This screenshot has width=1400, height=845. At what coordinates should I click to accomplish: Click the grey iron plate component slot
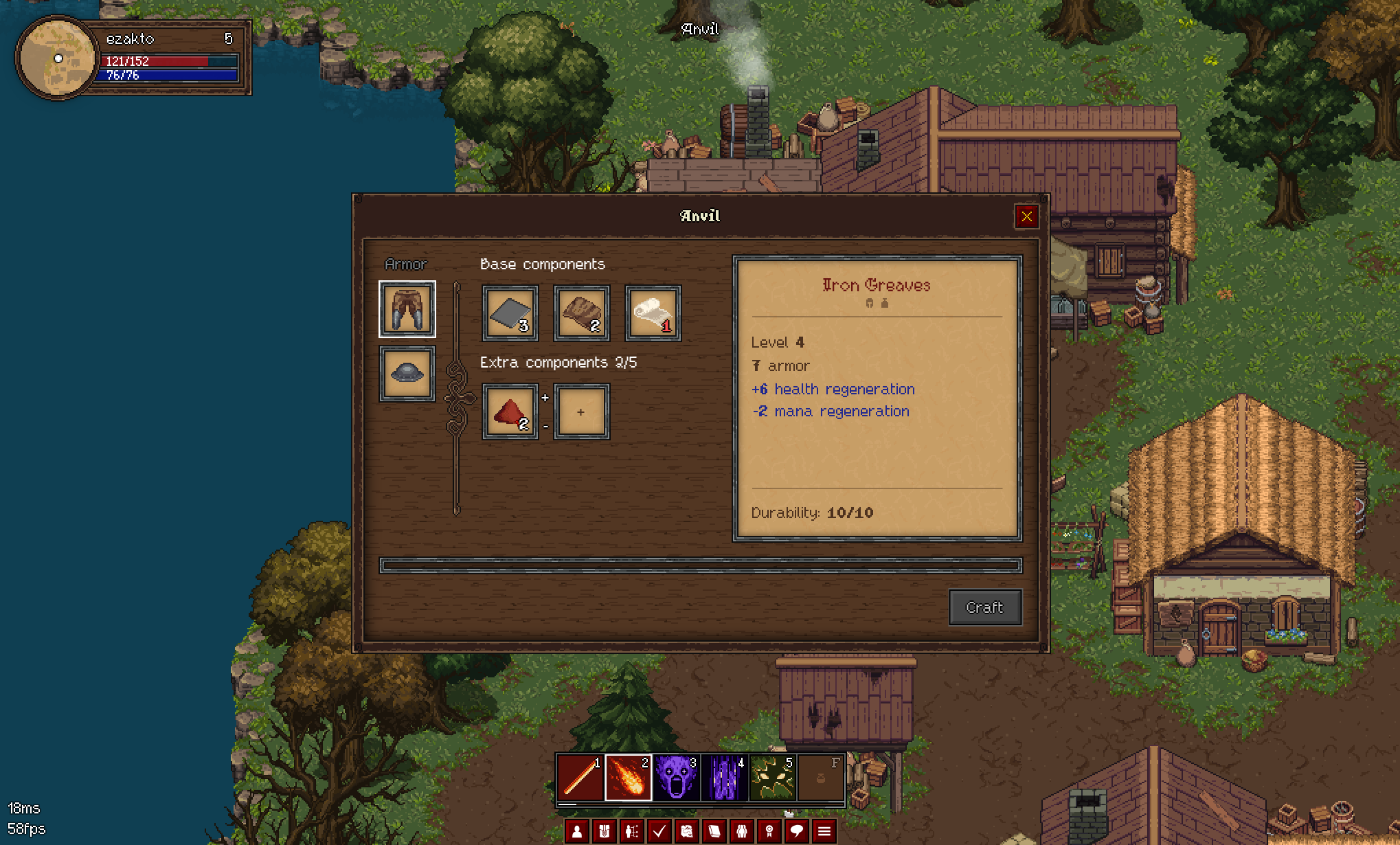pyautogui.click(x=510, y=313)
